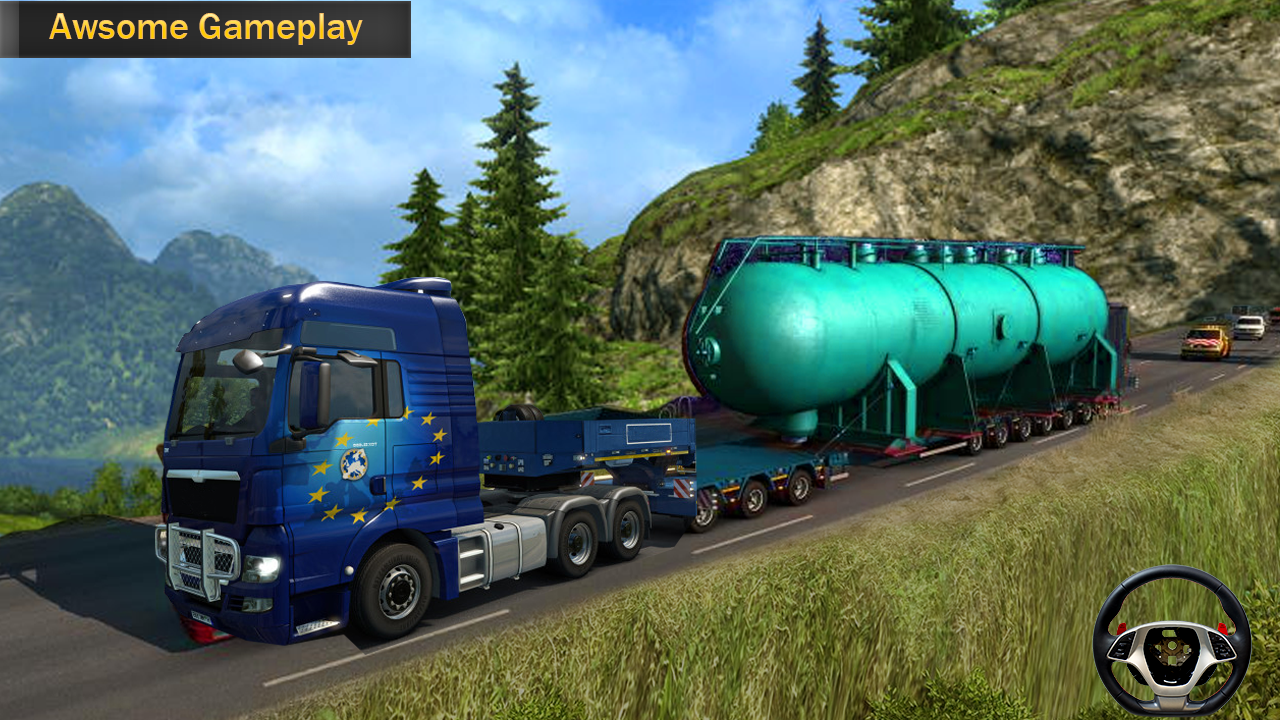
Task: Click the silver hub center of the steering wheel
Action: (1173, 645)
